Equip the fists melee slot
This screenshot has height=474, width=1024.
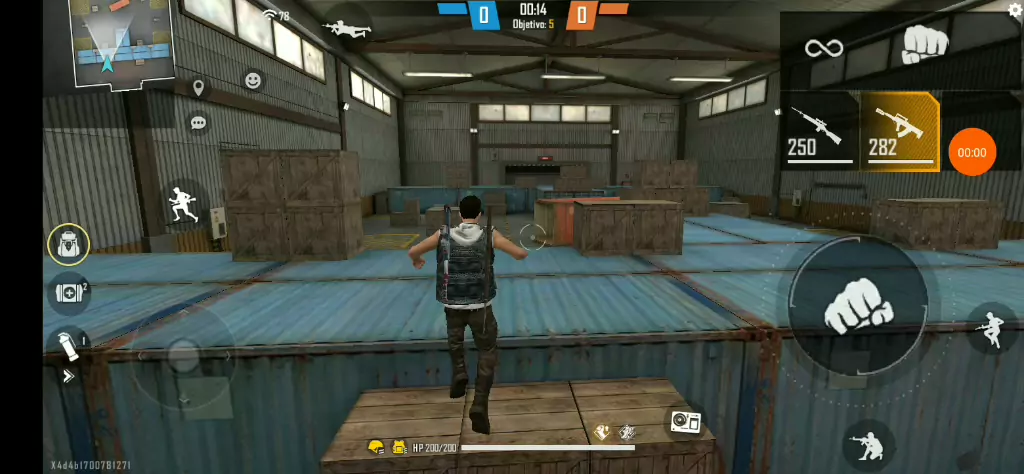926,43
